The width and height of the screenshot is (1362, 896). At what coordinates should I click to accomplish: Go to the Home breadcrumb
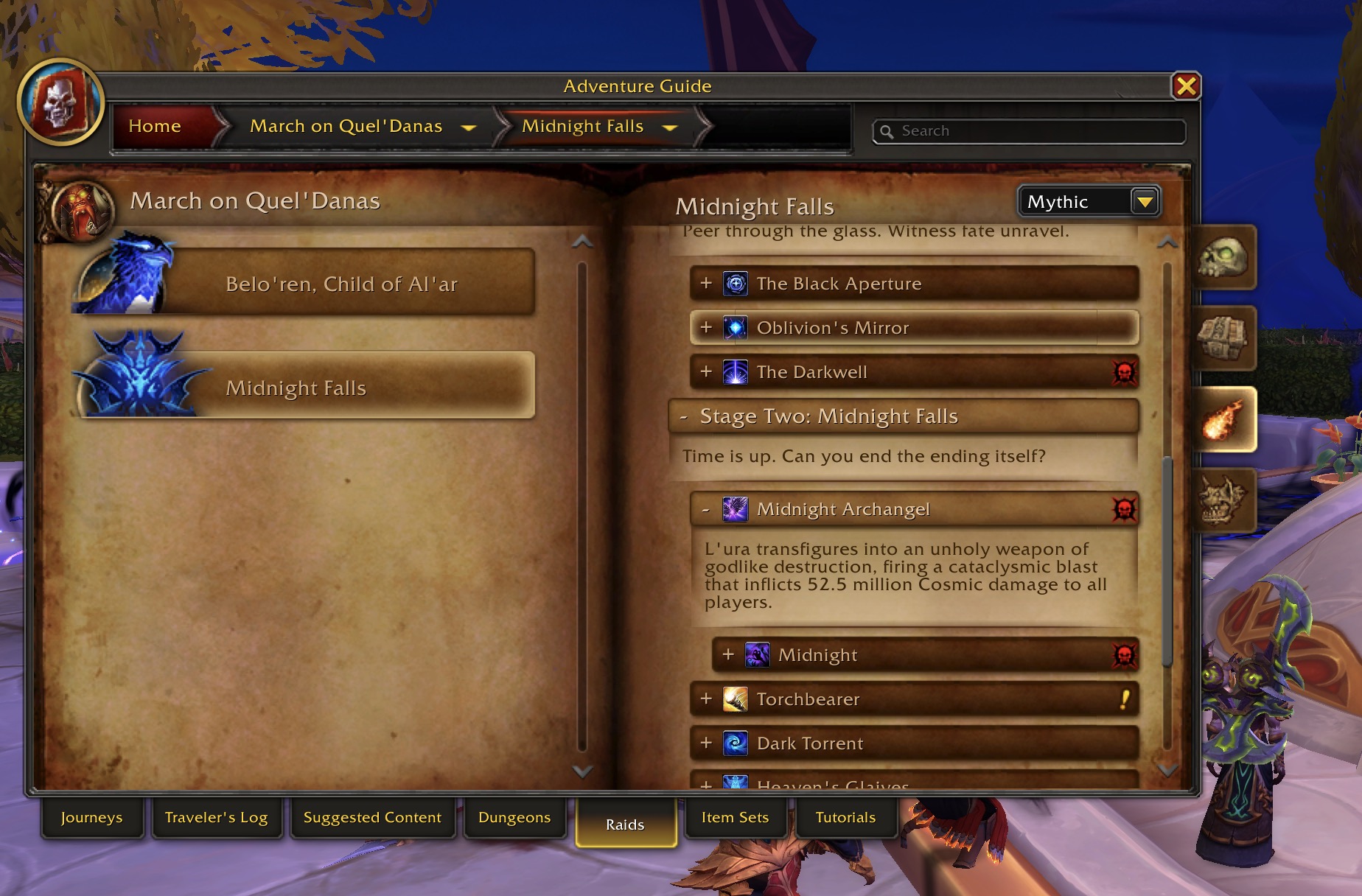155,126
